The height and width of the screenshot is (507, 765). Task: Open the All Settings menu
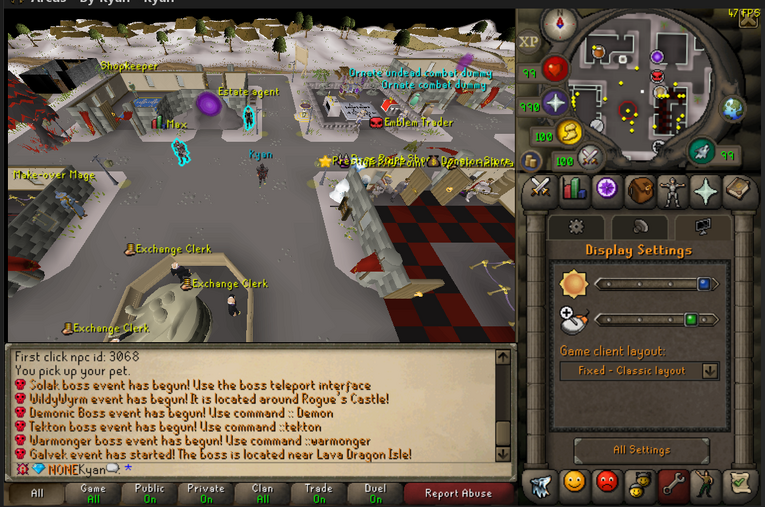pos(641,450)
